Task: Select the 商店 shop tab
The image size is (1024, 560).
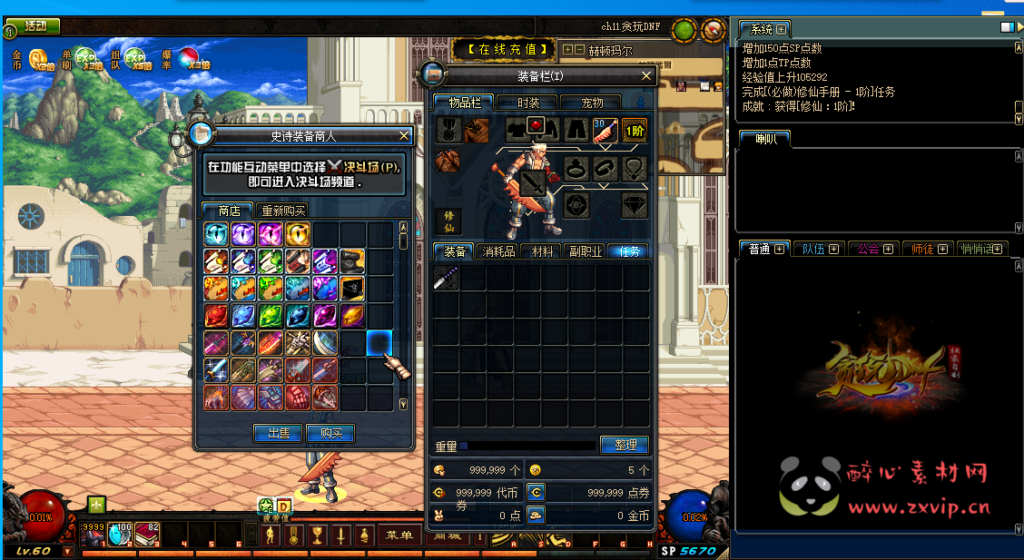Action: [x=229, y=210]
